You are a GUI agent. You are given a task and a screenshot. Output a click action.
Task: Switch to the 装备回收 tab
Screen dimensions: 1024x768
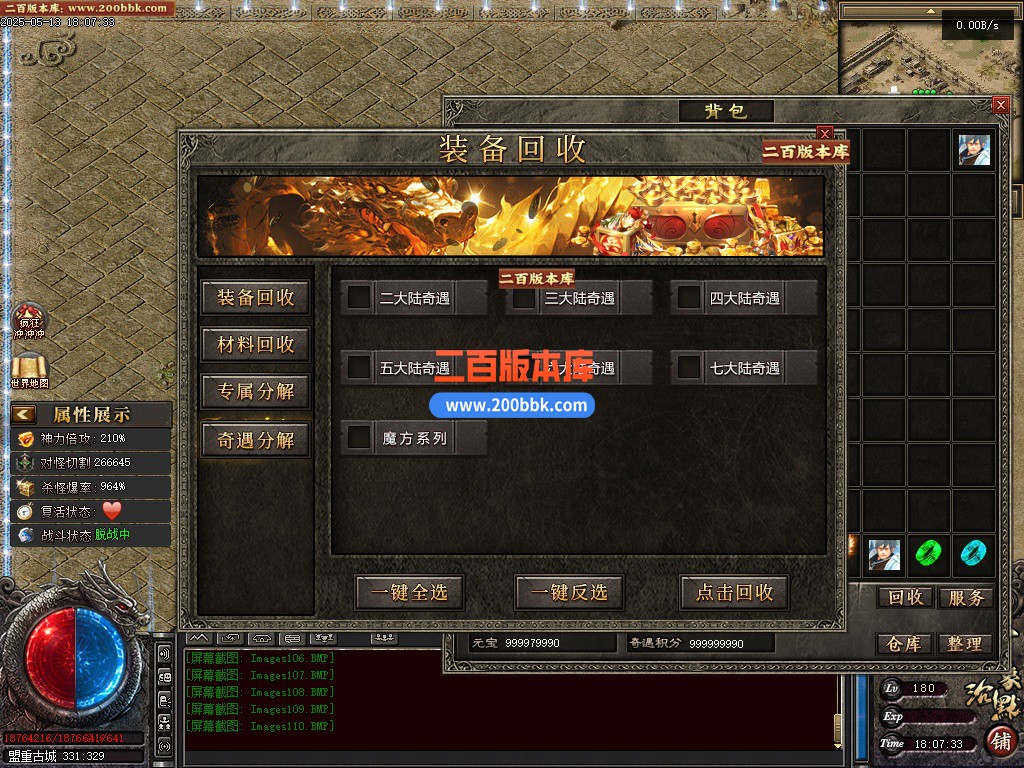click(255, 297)
